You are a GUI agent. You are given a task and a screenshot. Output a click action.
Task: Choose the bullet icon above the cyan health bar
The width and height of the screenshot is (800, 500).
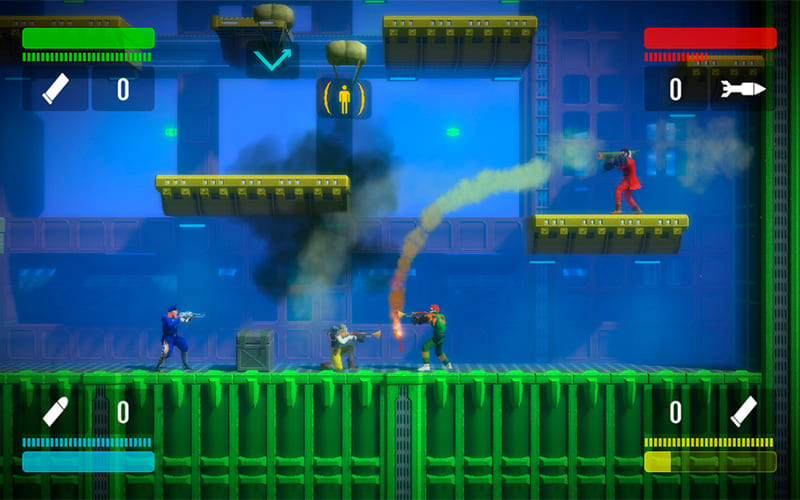(55, 411)
